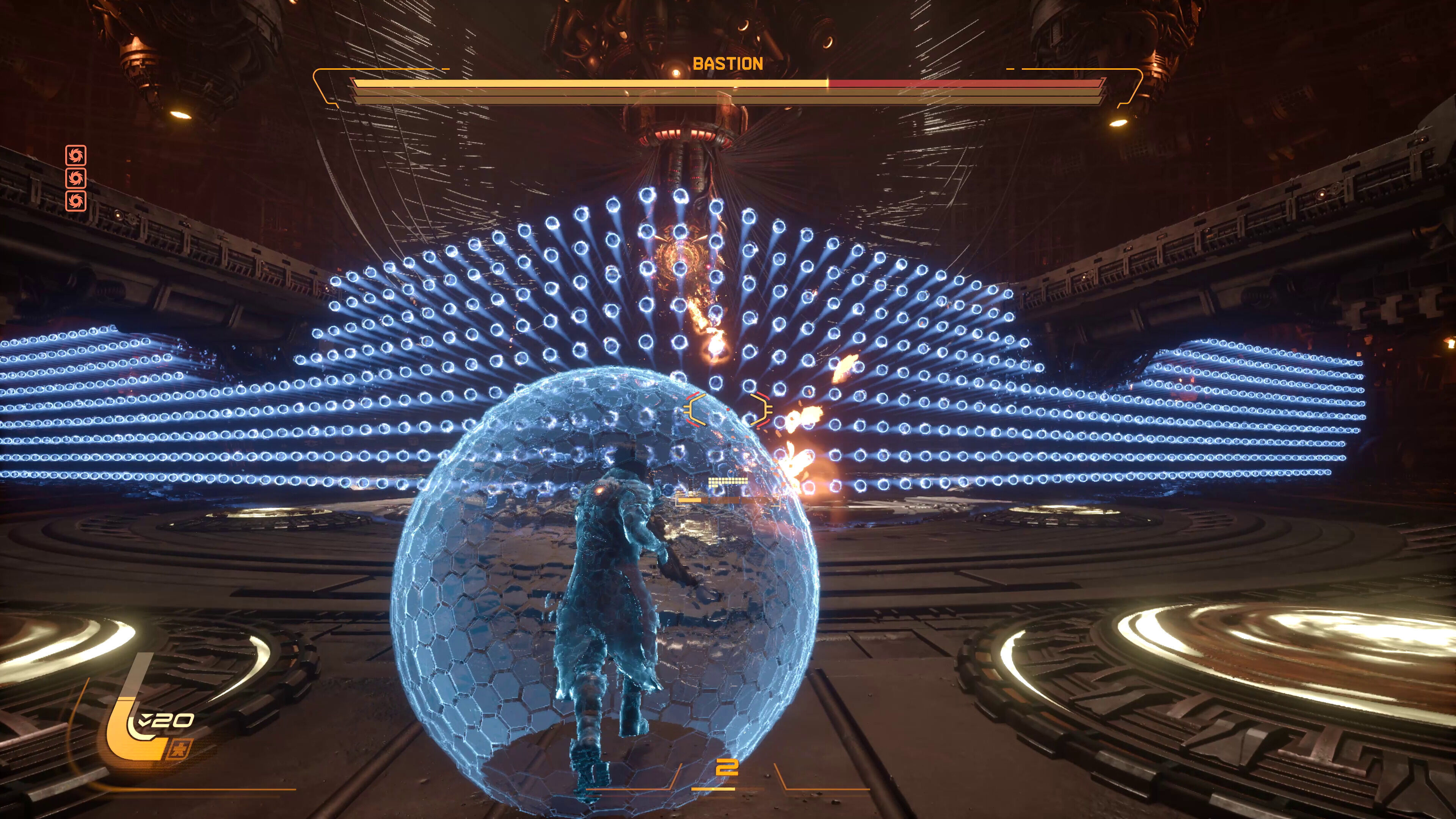
Task: Click the orange figure icon beside the health gauge
Action: (180, 750)
